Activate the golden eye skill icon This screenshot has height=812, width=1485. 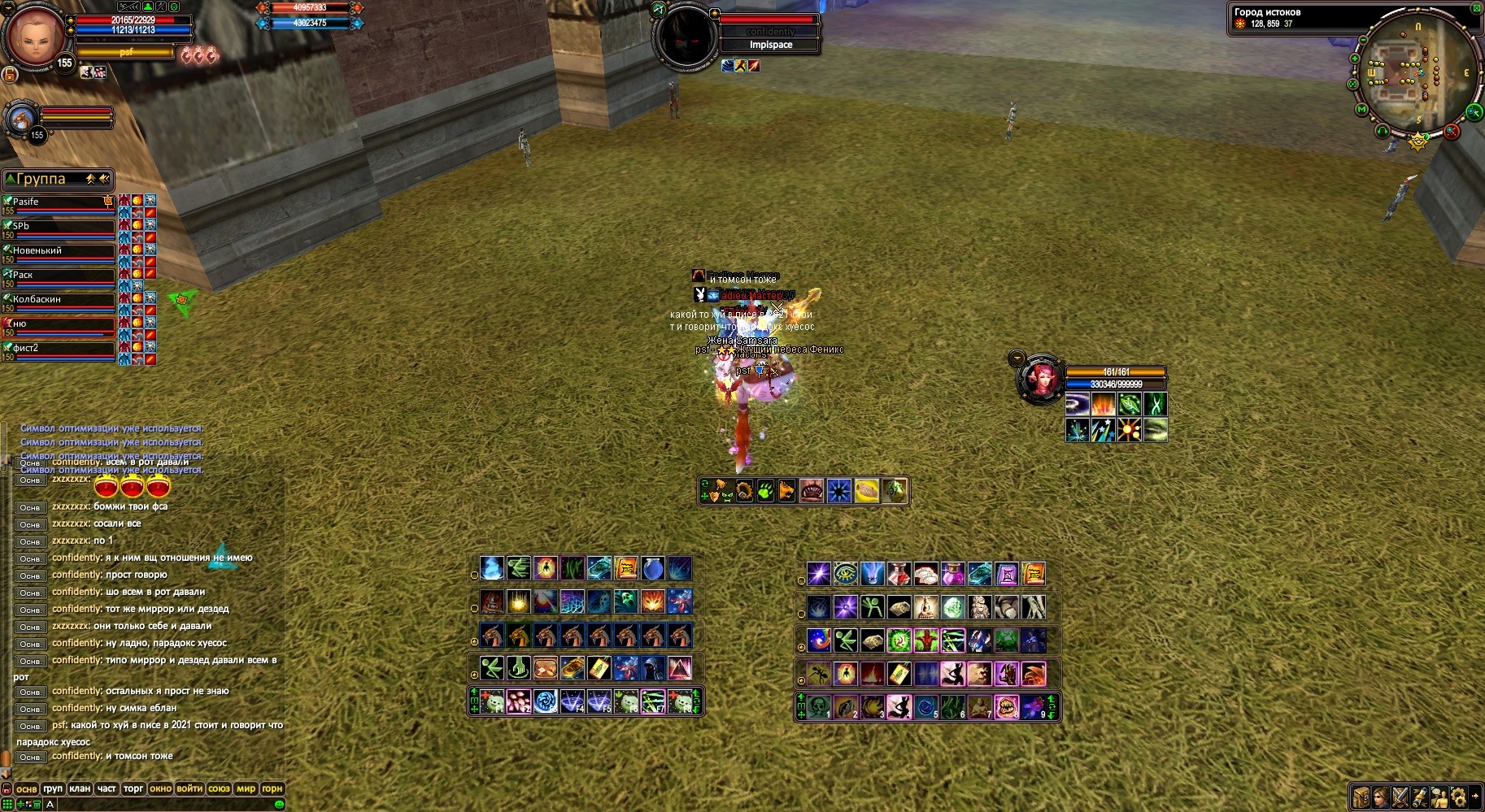[x=846, y=574]
